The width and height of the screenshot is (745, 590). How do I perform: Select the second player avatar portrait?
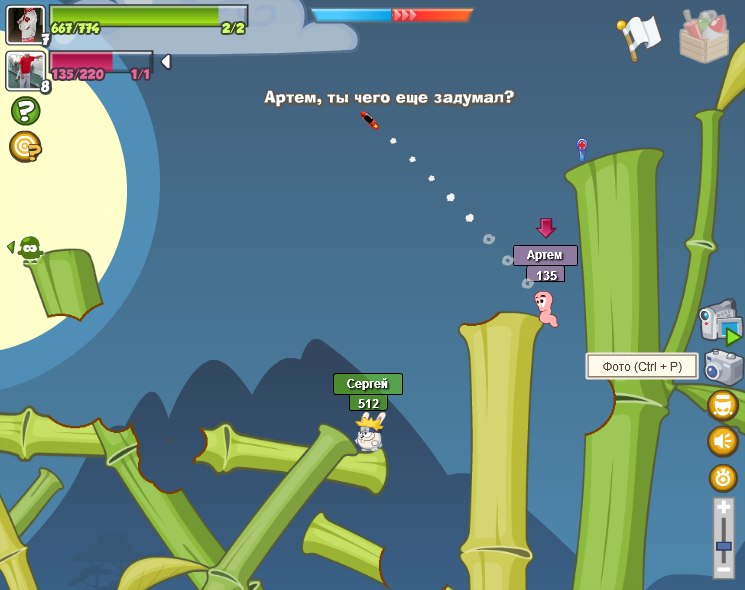pyautogui.click(x=25, y=70)
